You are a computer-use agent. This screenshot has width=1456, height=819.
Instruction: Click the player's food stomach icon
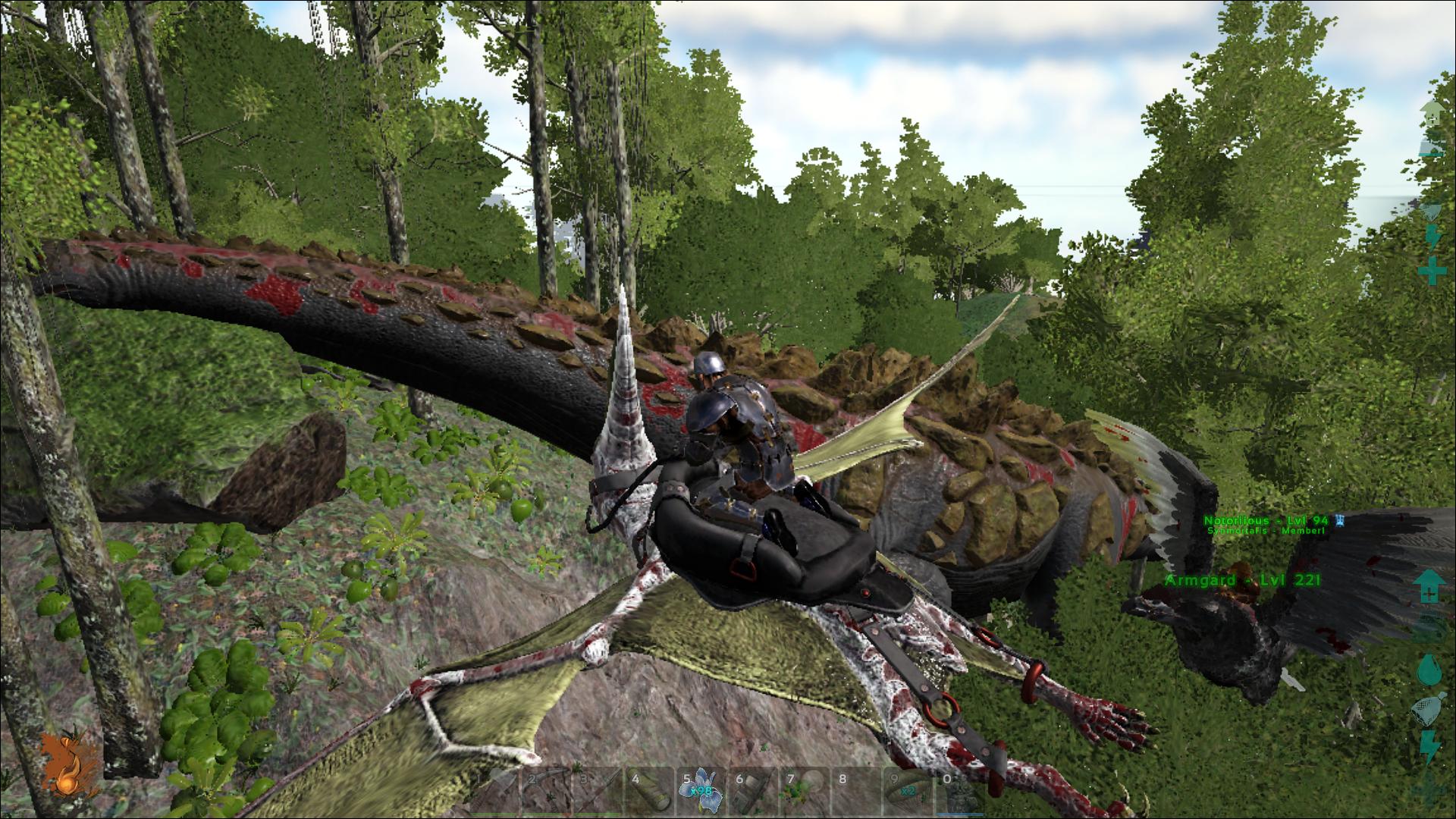tap(1429, 709)
